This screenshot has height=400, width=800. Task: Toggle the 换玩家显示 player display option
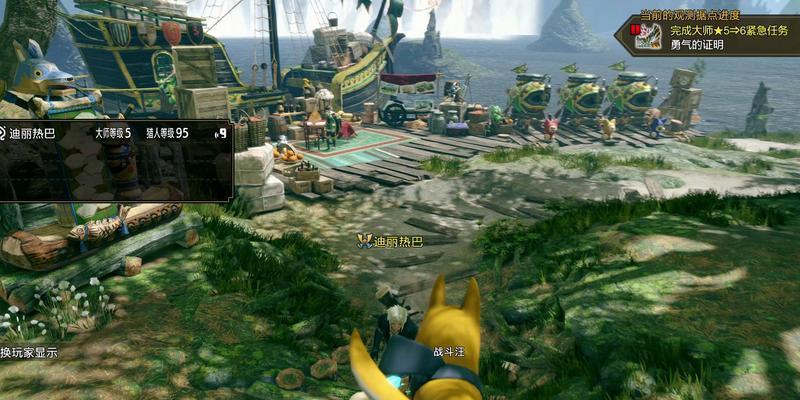pyautogui.click(x=29, y=353)
